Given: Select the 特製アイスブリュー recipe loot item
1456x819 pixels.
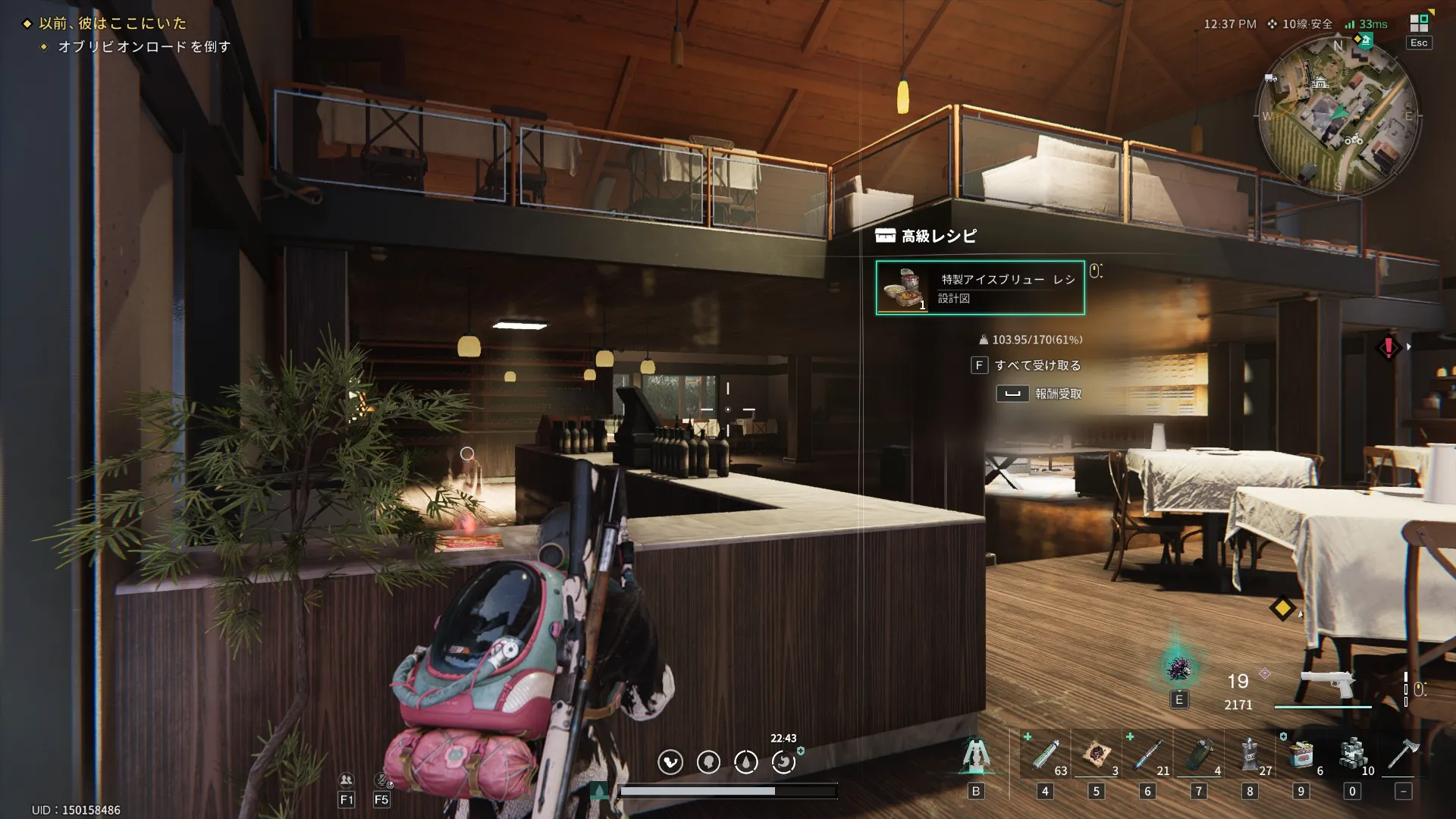Looking at the screenshot, I should click(980, 287).
